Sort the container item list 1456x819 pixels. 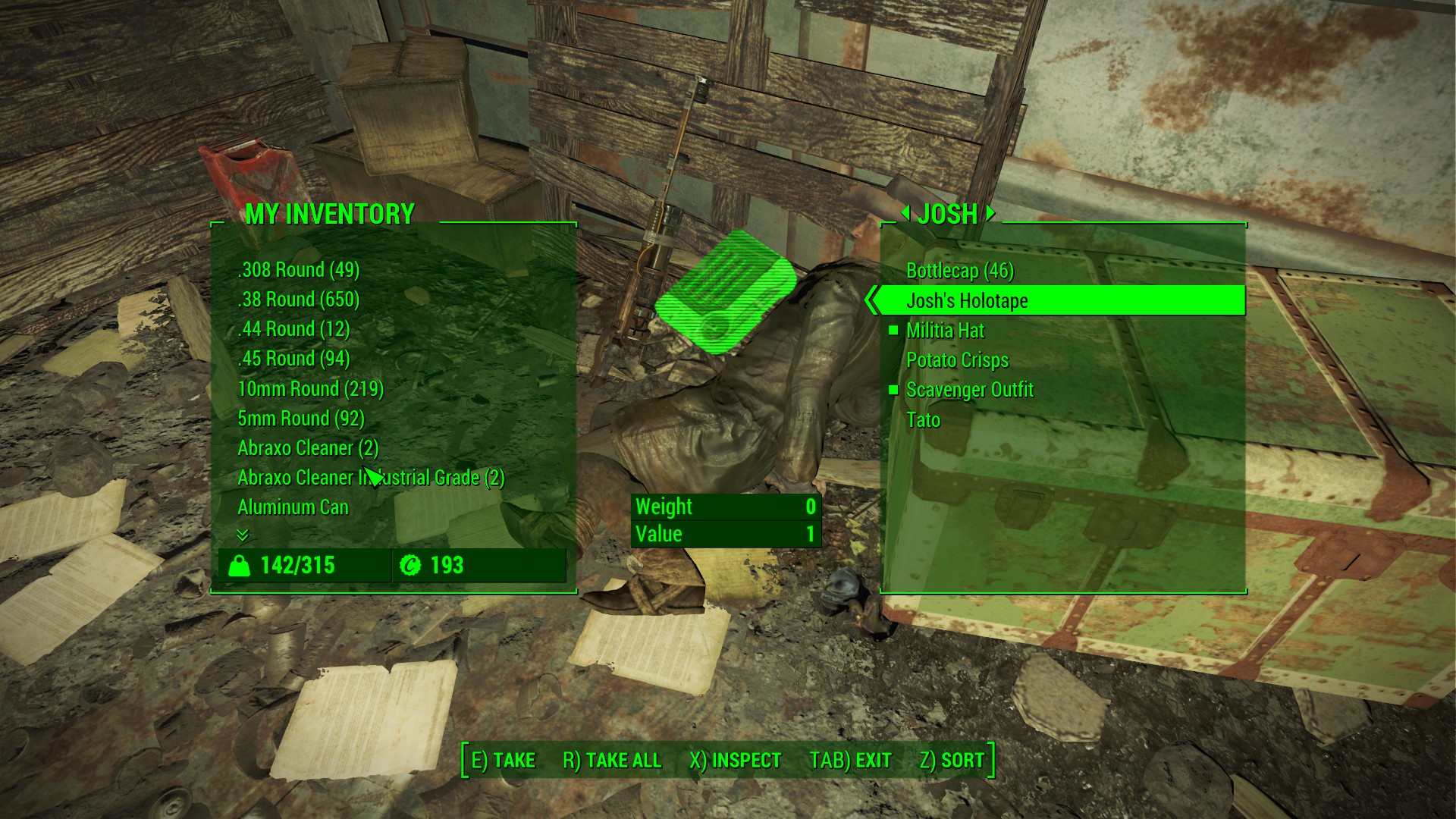[952, 761]
